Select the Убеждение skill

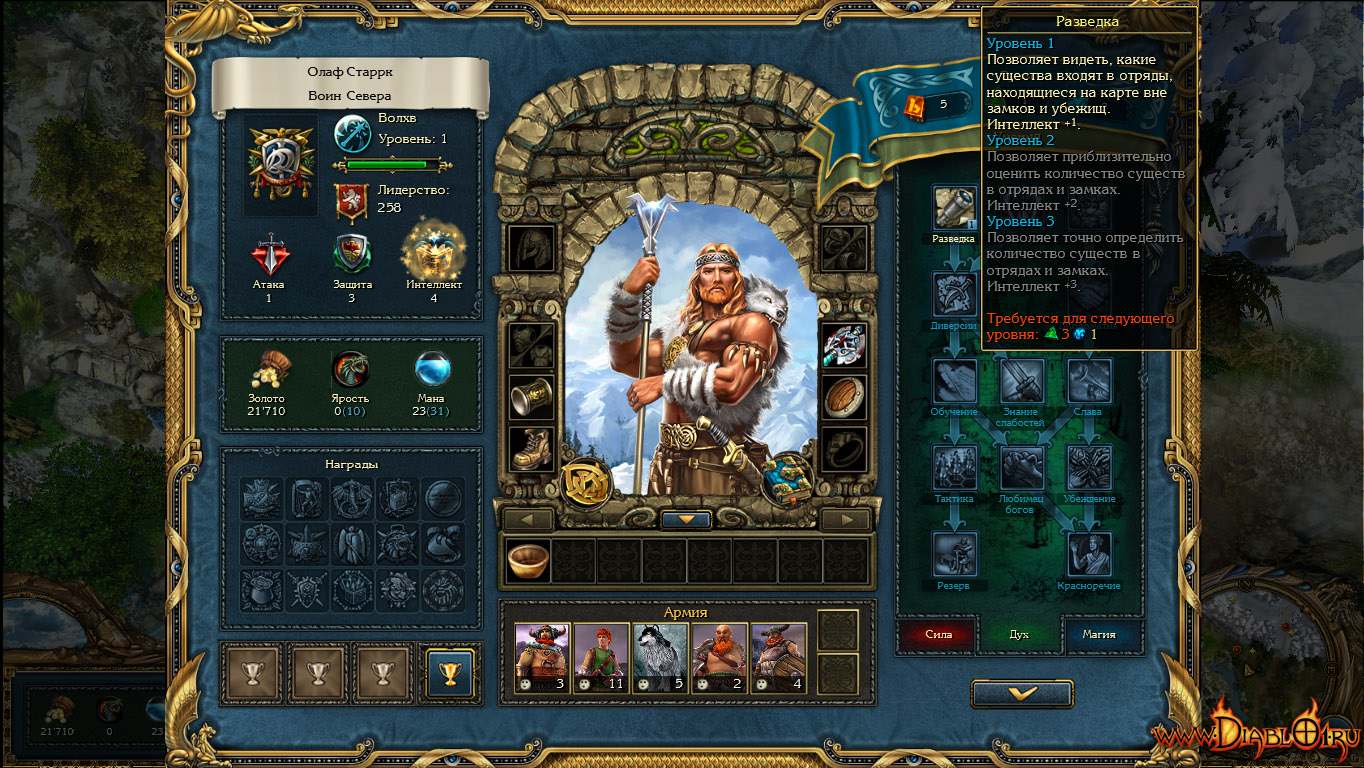coord(1089,467)
